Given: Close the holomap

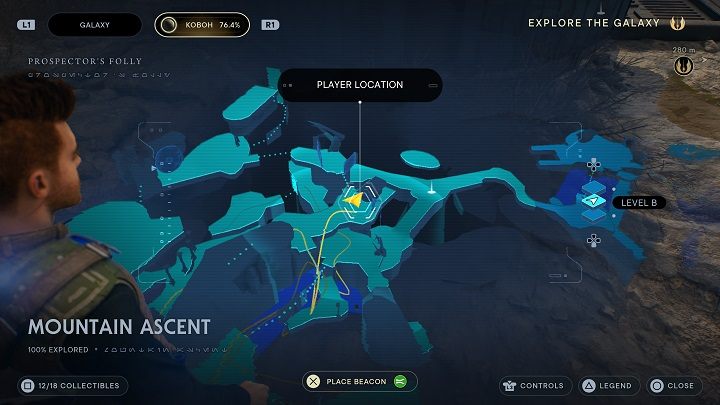Looking at the screenshot, I should coord(672,385).
